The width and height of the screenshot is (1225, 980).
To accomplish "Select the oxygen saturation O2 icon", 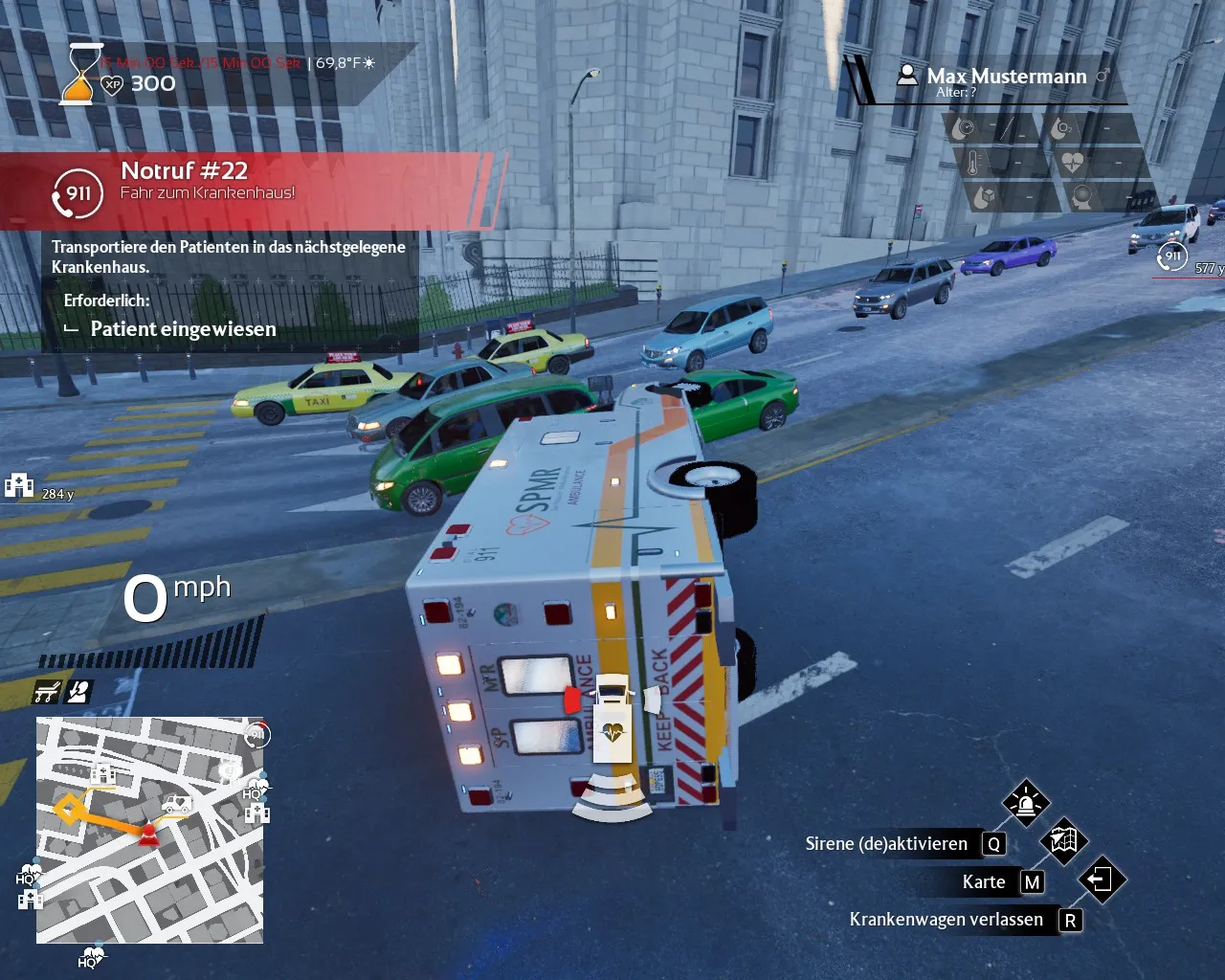I will coord(1060,128).
